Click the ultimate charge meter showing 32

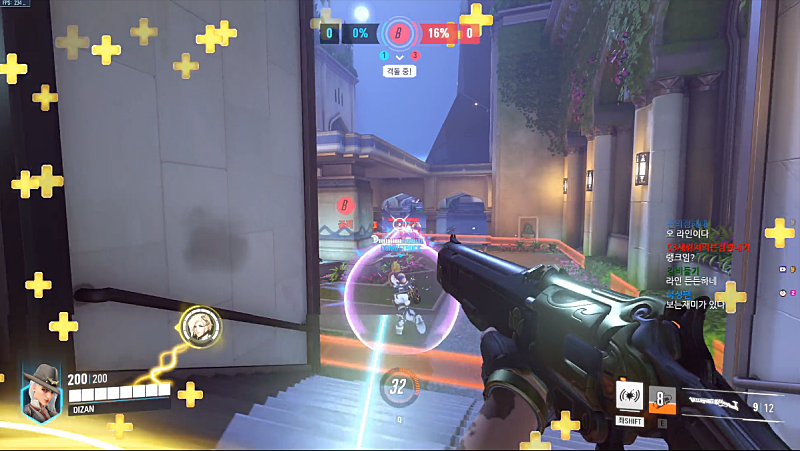coord(399,387)
